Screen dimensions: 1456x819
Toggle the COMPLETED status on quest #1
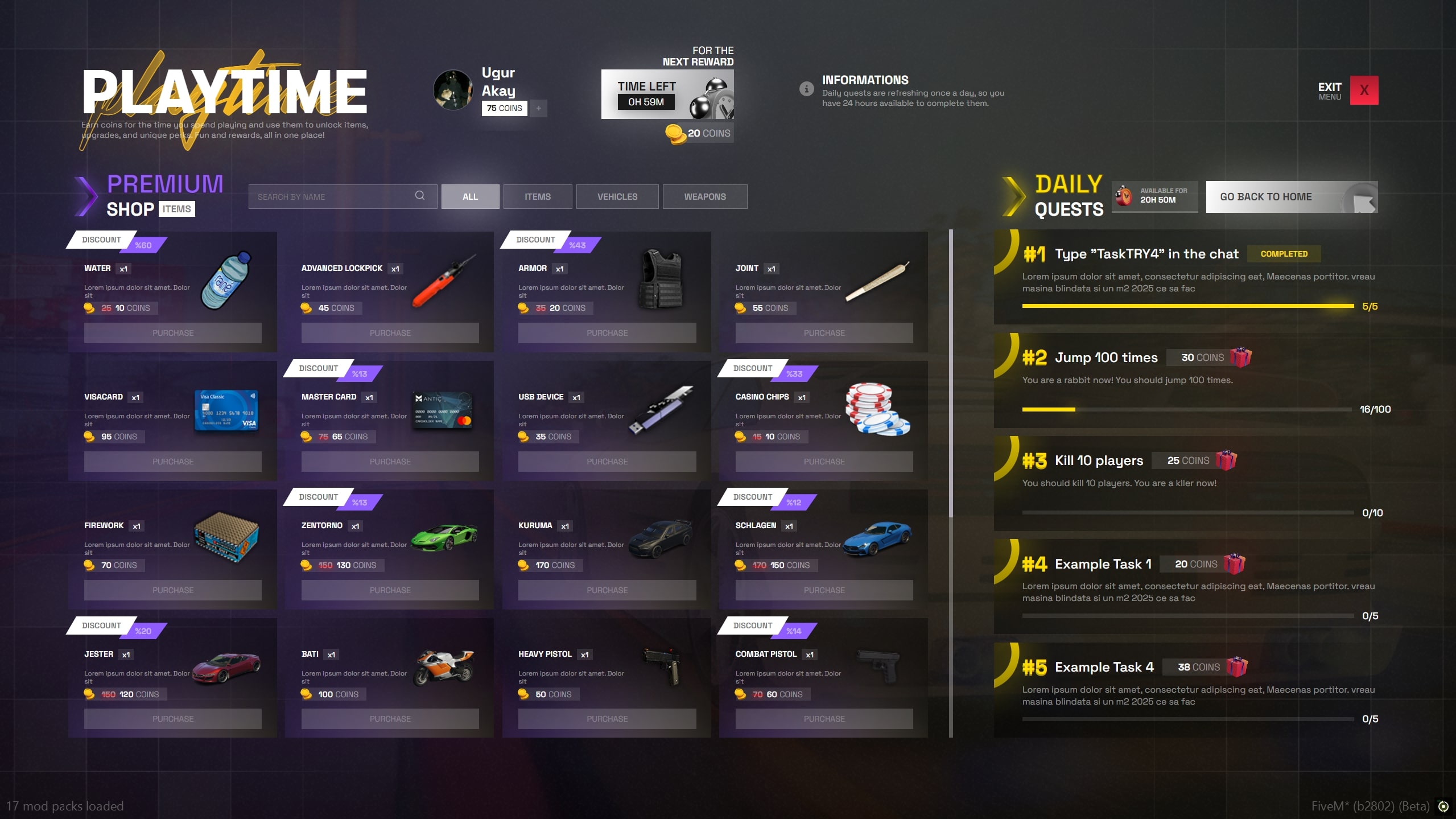coord(1284,254)
